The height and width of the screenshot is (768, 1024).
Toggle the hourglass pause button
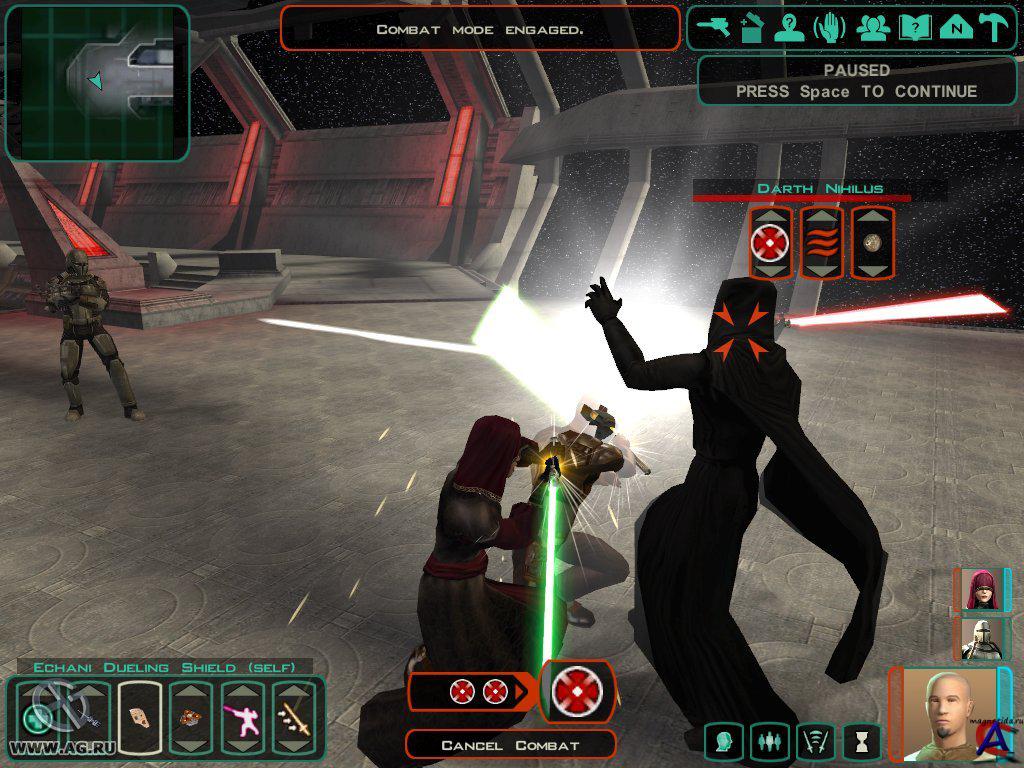click(x=861, y=742)
